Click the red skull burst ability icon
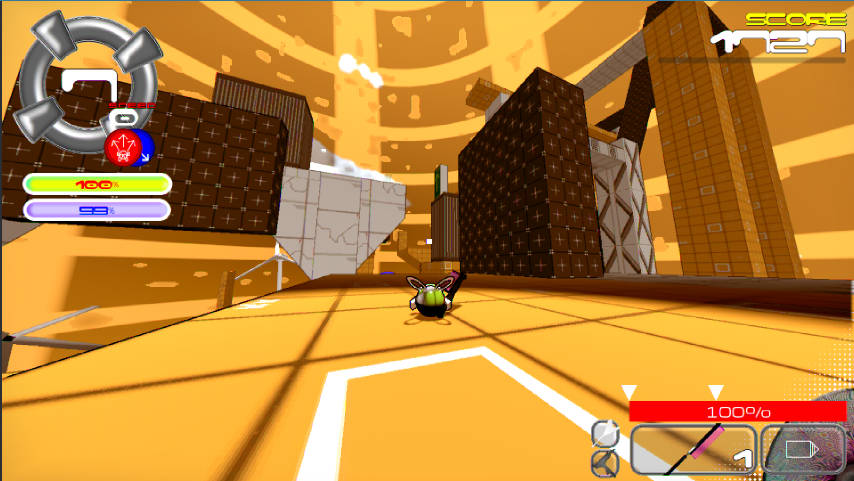 (x=122, y=149)
